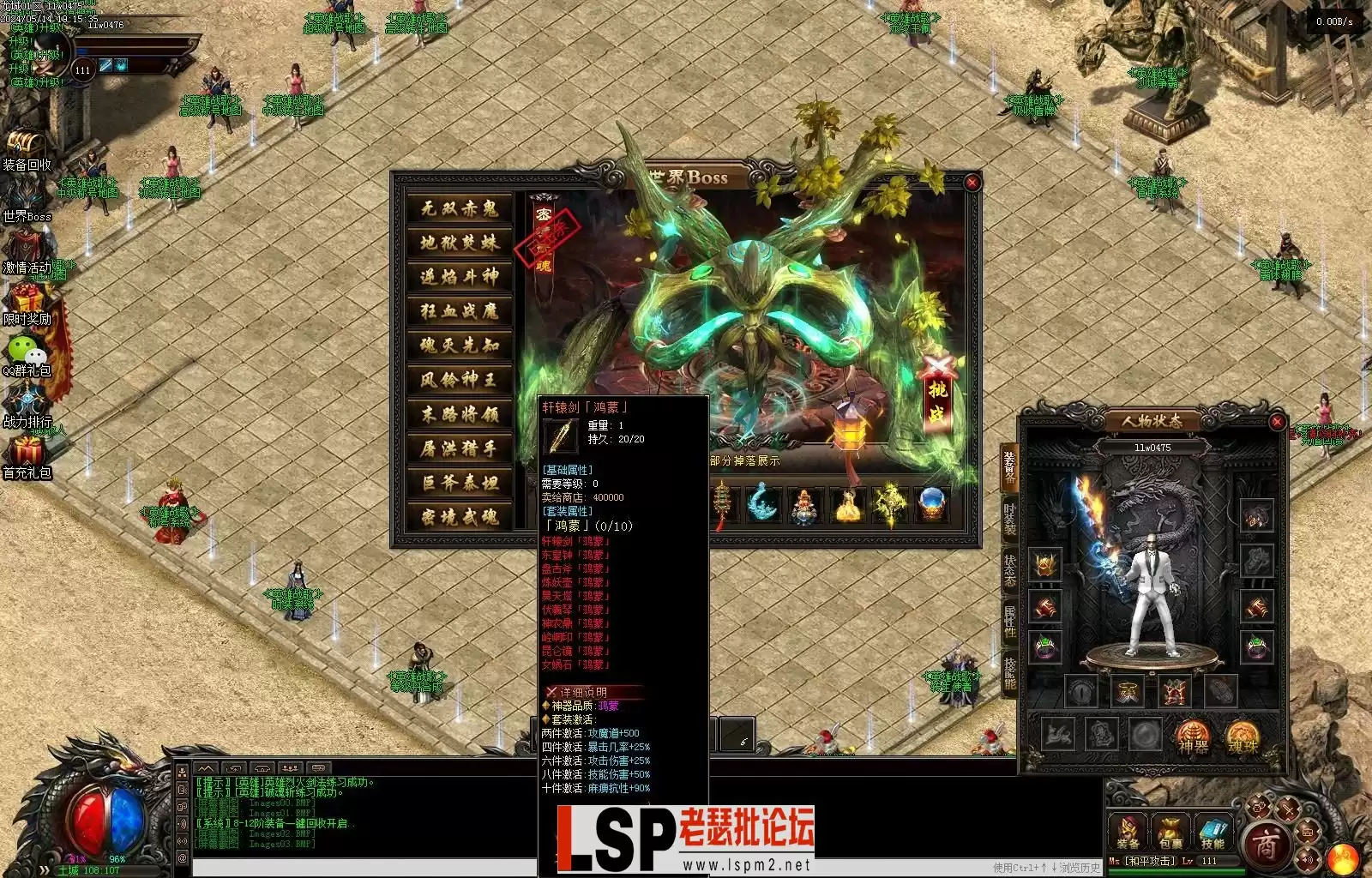Close the 人物状态 character panel
Screen dimensions: 1372x878
click(x=1276, y=422)
